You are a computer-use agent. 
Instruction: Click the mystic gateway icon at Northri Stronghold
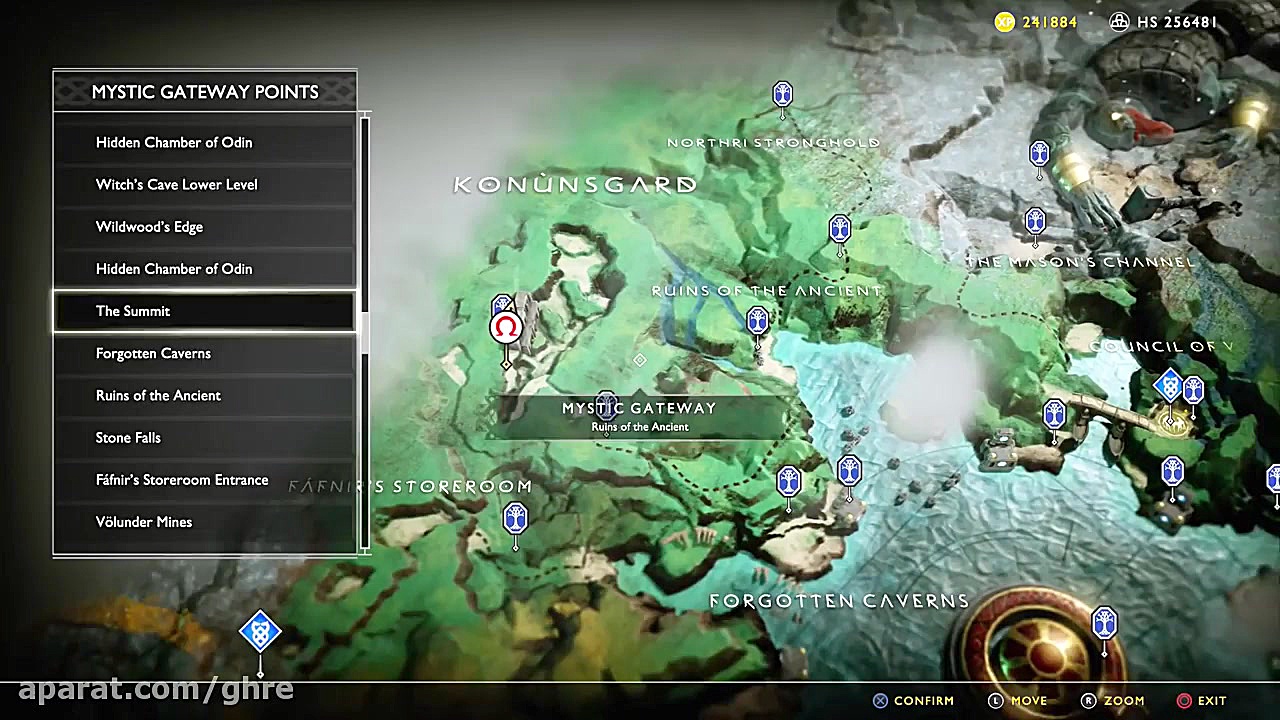coord(783,93)
